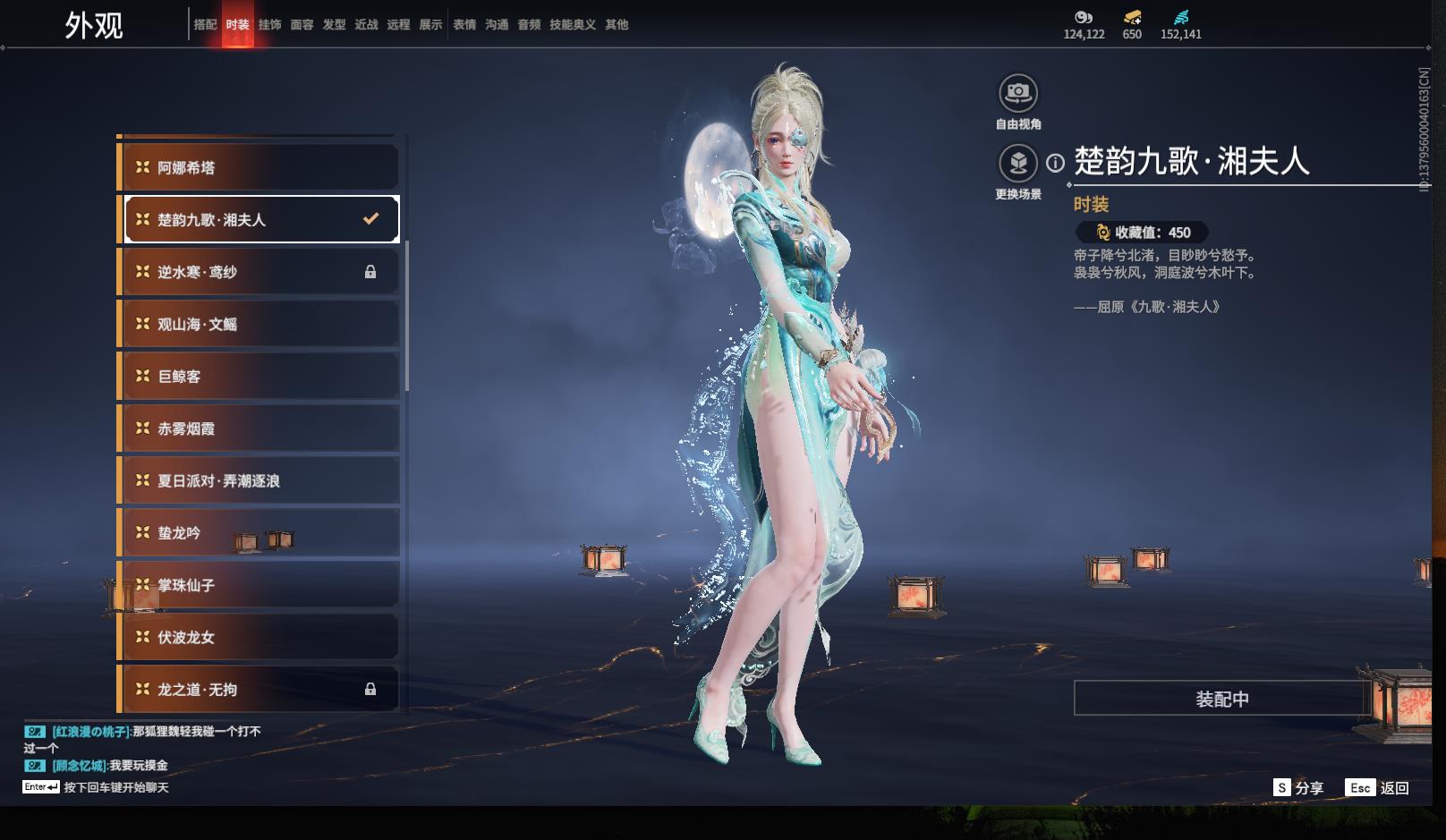Select the 阿娜希塔 outfit
1446x840 pixels.
click(259, 167)
